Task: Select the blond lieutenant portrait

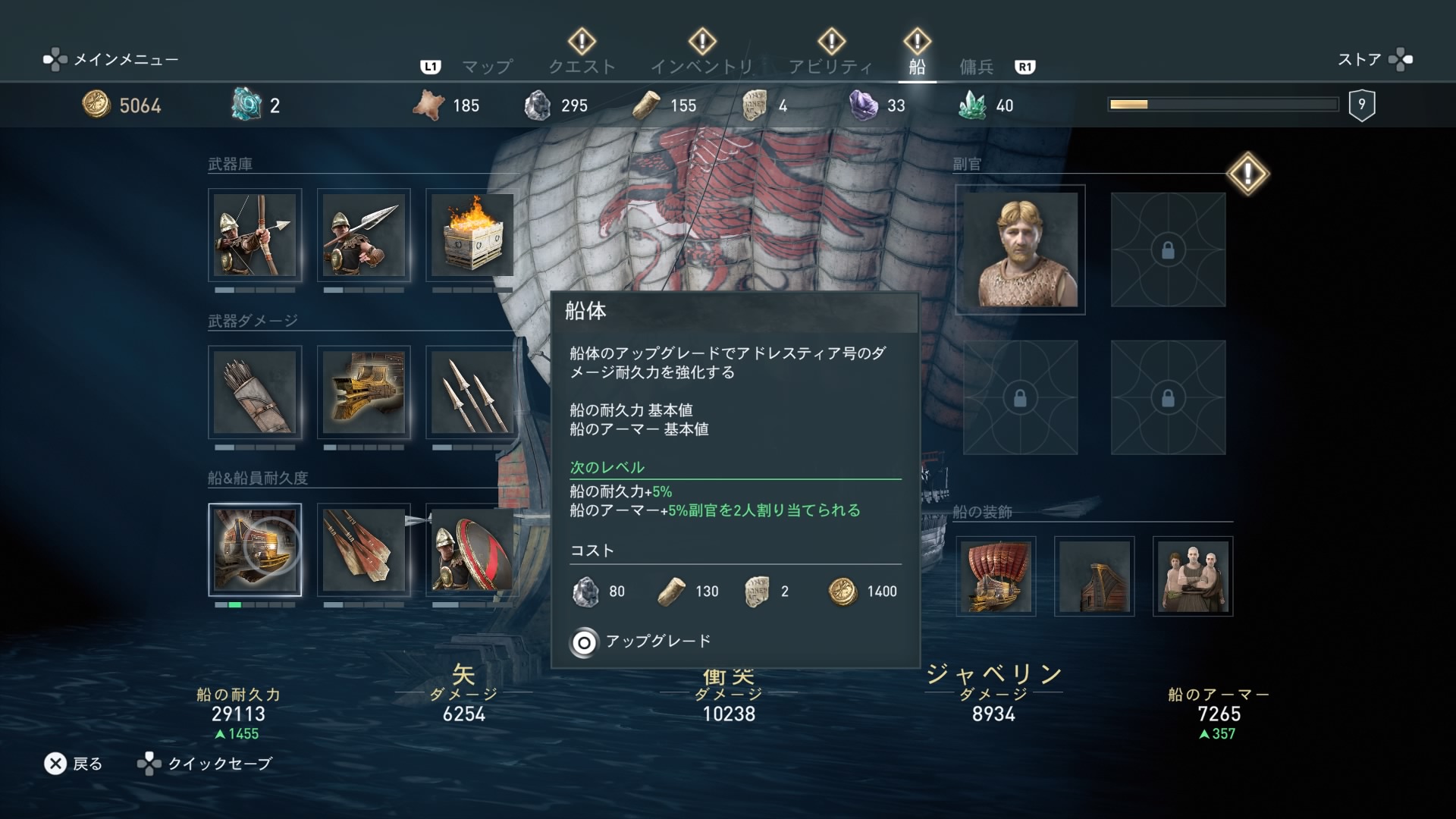Action: tap(1020, 249)
